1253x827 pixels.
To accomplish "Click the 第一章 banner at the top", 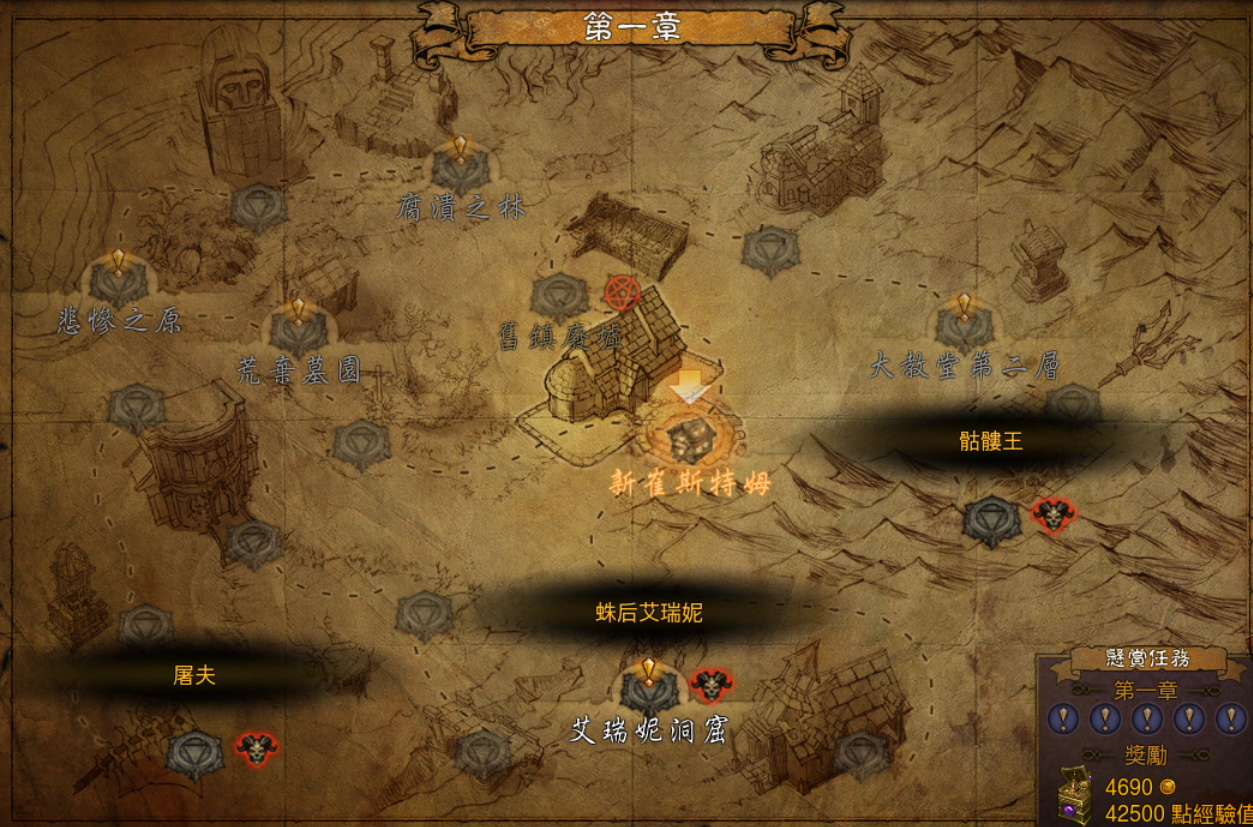I will pos(632,28).
